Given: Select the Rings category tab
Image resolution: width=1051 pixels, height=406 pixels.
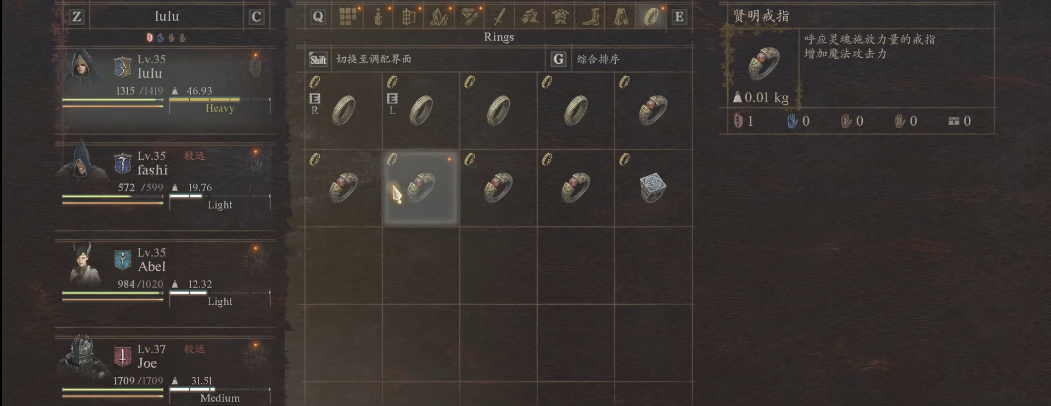Looking at the screenshot, I should [651, 16].
